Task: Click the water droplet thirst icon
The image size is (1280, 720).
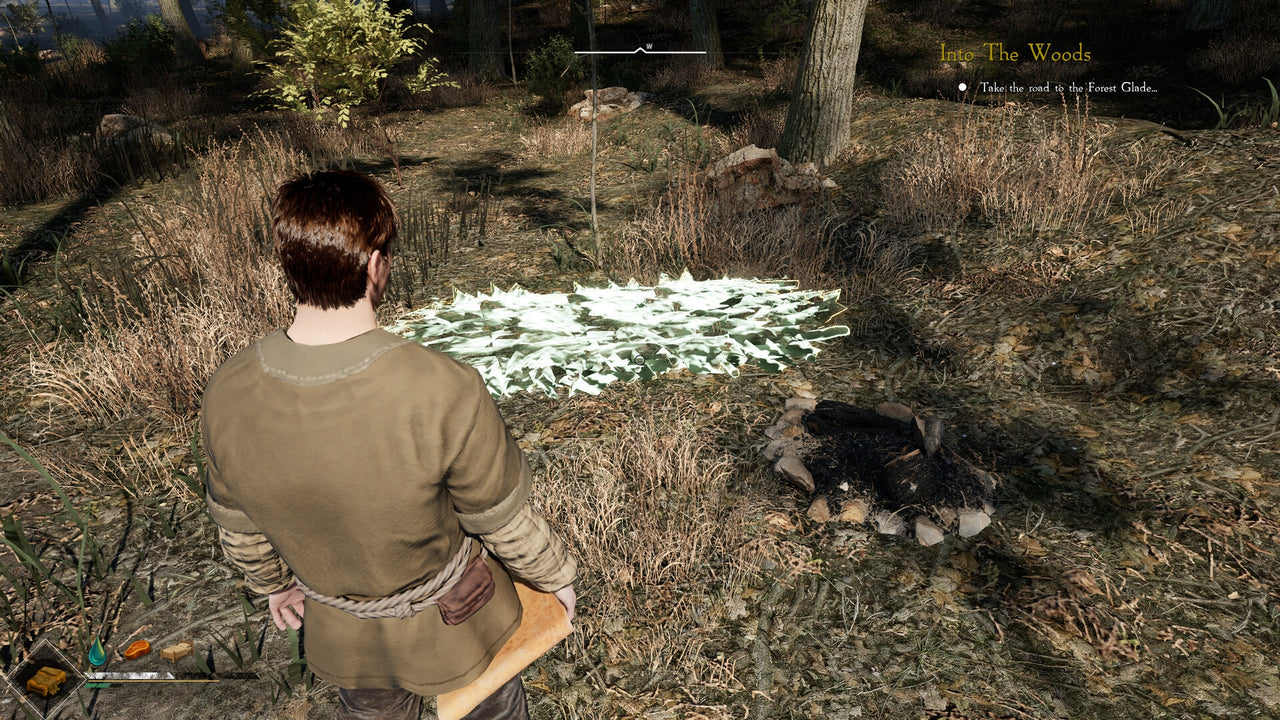Action: (x=98, y=649)
